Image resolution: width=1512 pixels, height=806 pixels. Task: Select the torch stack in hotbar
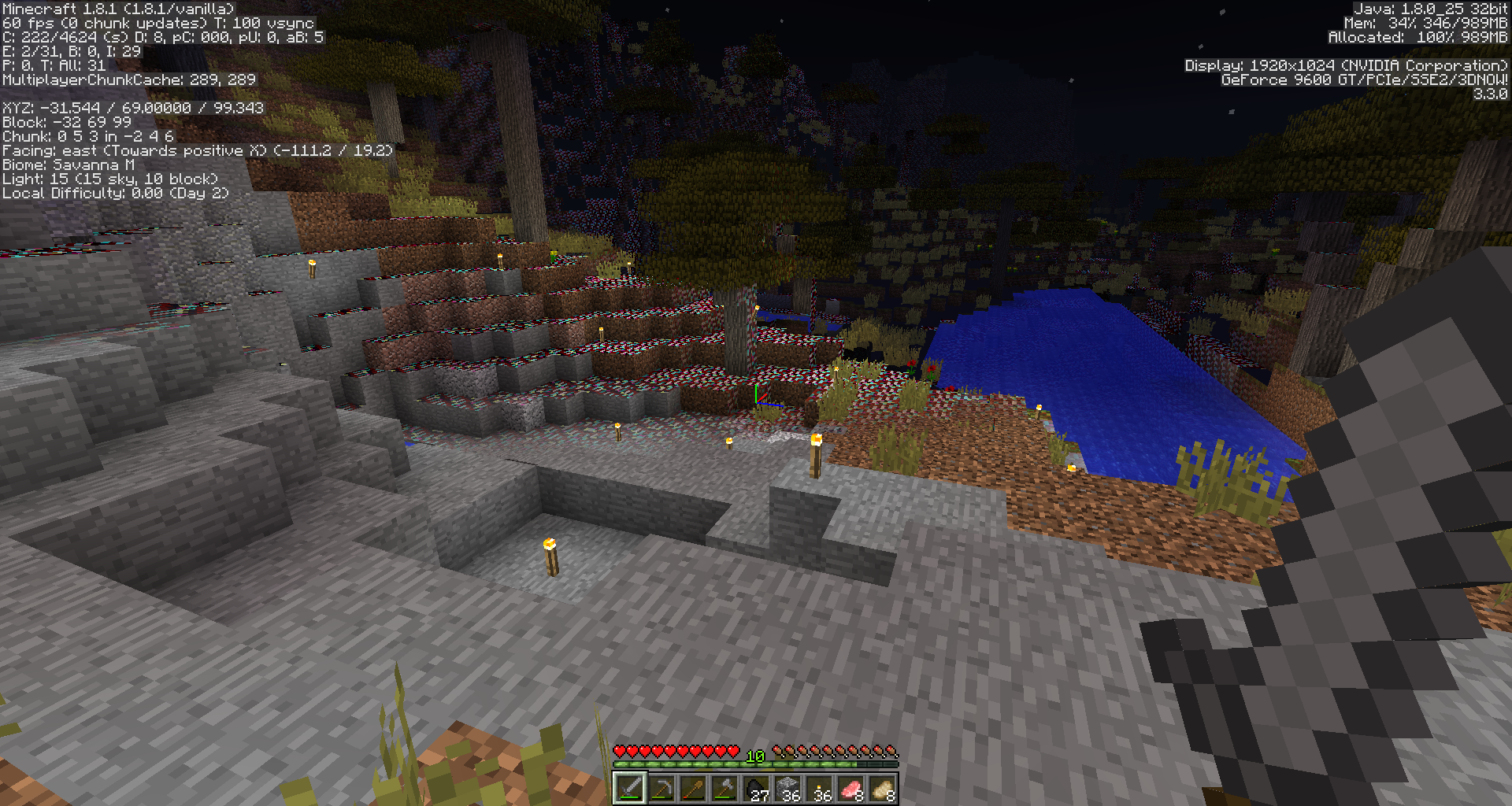tap(819, 788)
